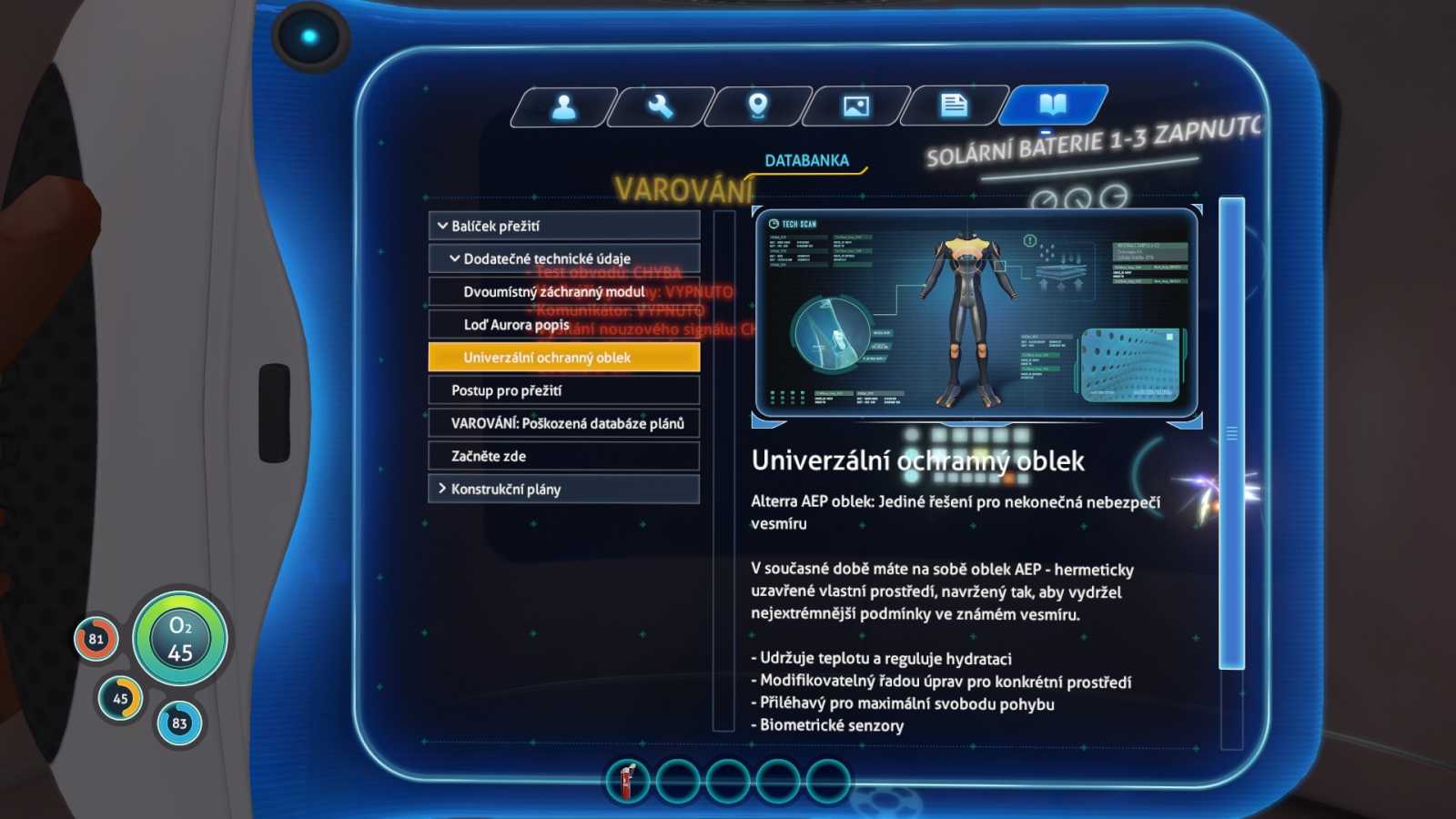Collapse the Balíček přežití section

coord(563,225)
